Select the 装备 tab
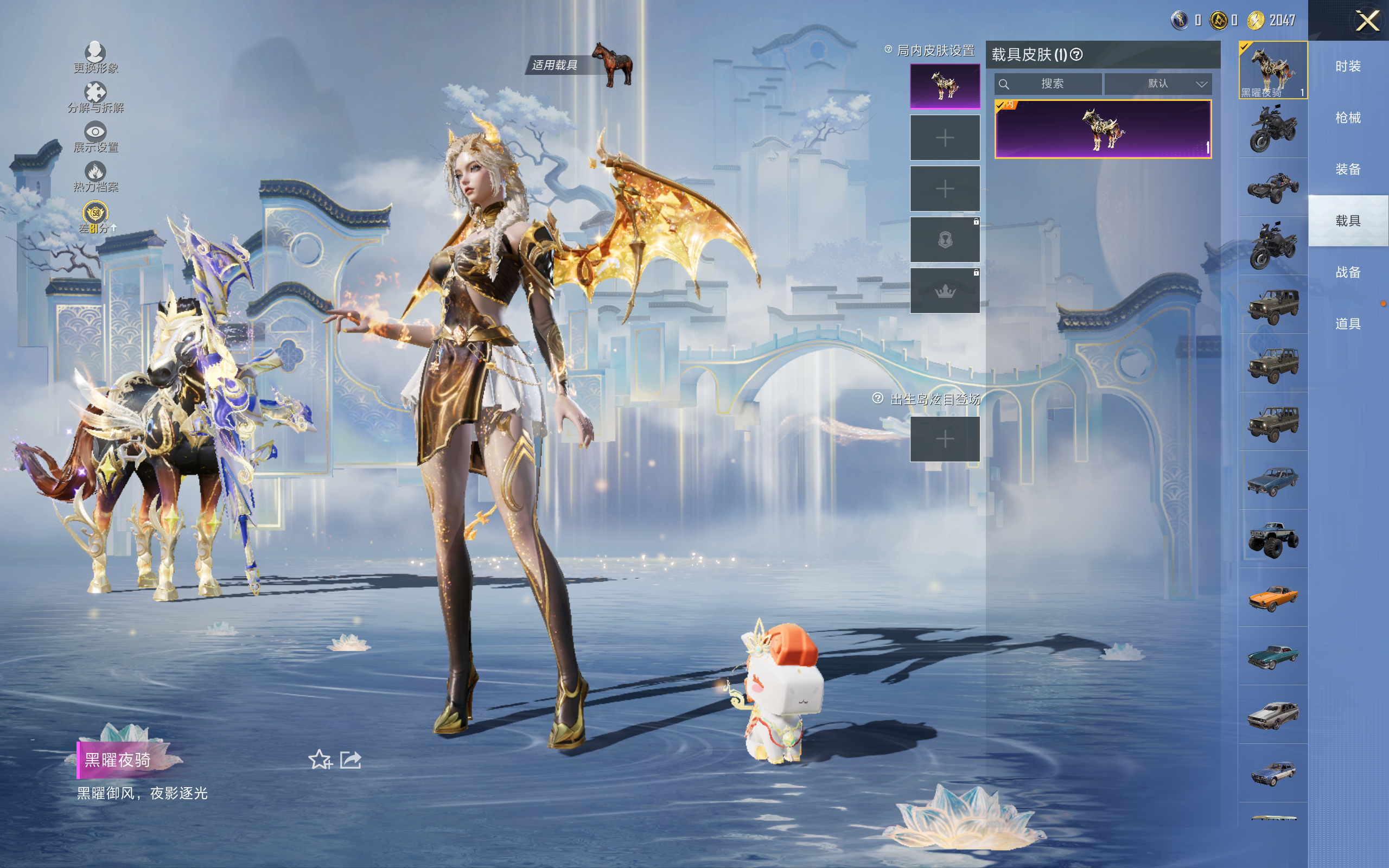Image resolution: width=1389 pixels, height=868 pixels. (1348, 169)
